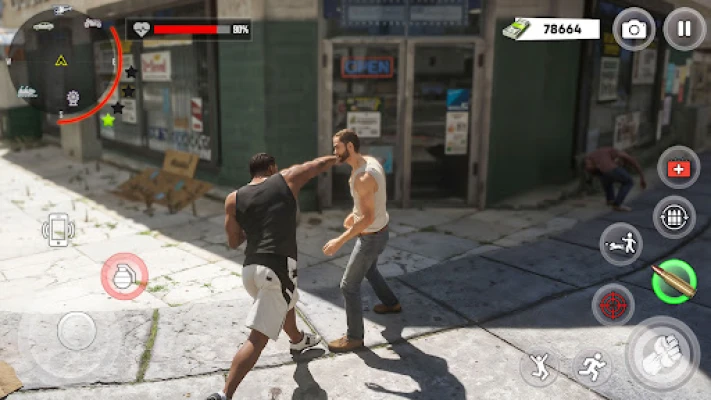Throw a grenade with the red button
711x400 pixels.
(124, 277)
